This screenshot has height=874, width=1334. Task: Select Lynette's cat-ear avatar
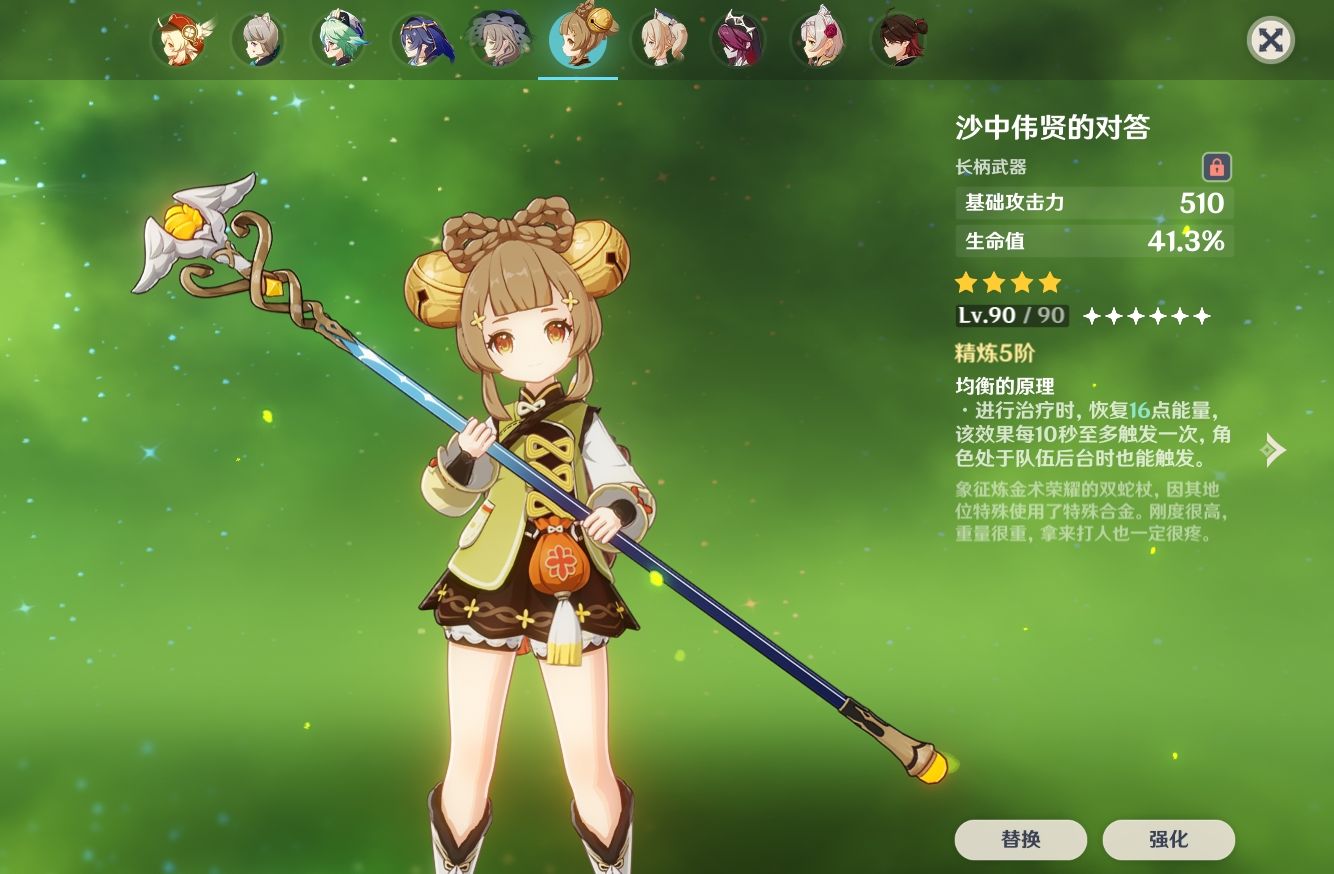point(260,40)
